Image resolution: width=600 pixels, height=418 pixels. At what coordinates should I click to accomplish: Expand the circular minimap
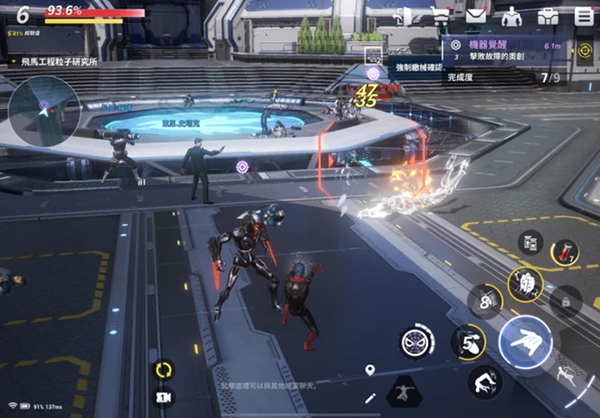[44, 107]
